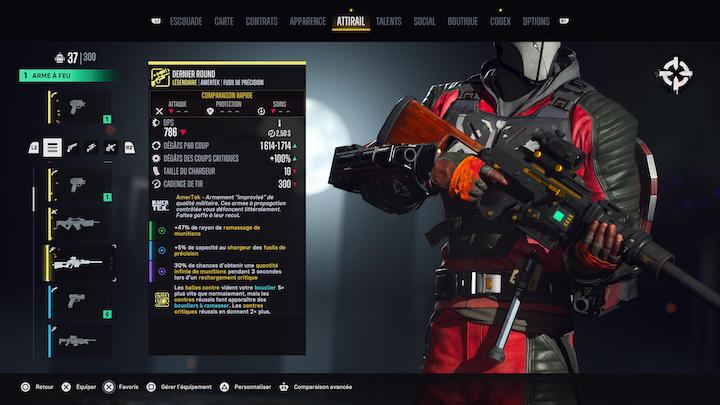Open the Contrats tab
This screenshot has width=720, height=405.
(261, 21)
